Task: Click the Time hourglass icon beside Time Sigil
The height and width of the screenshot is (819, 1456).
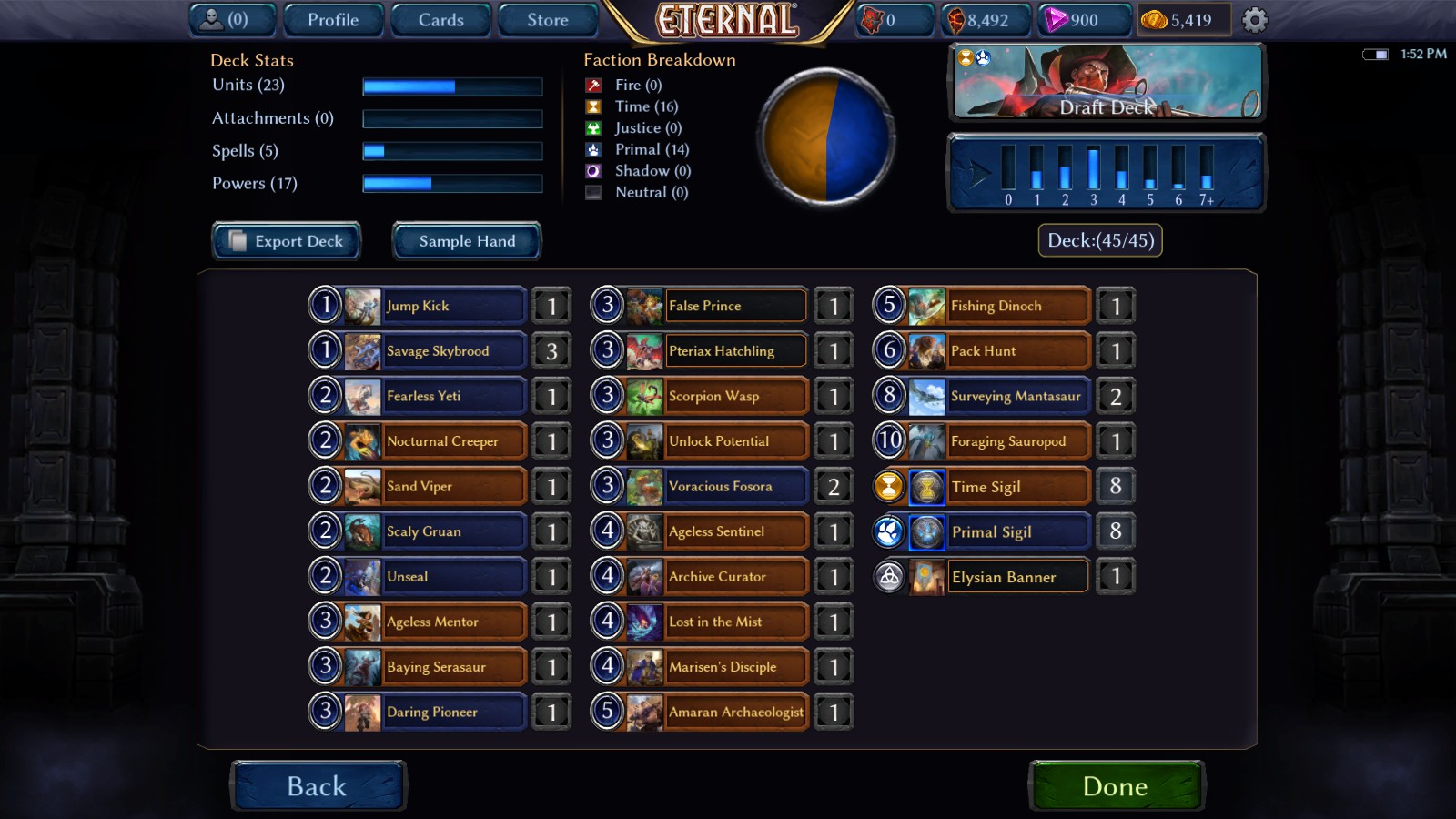Action: click(x=889, y=486)
